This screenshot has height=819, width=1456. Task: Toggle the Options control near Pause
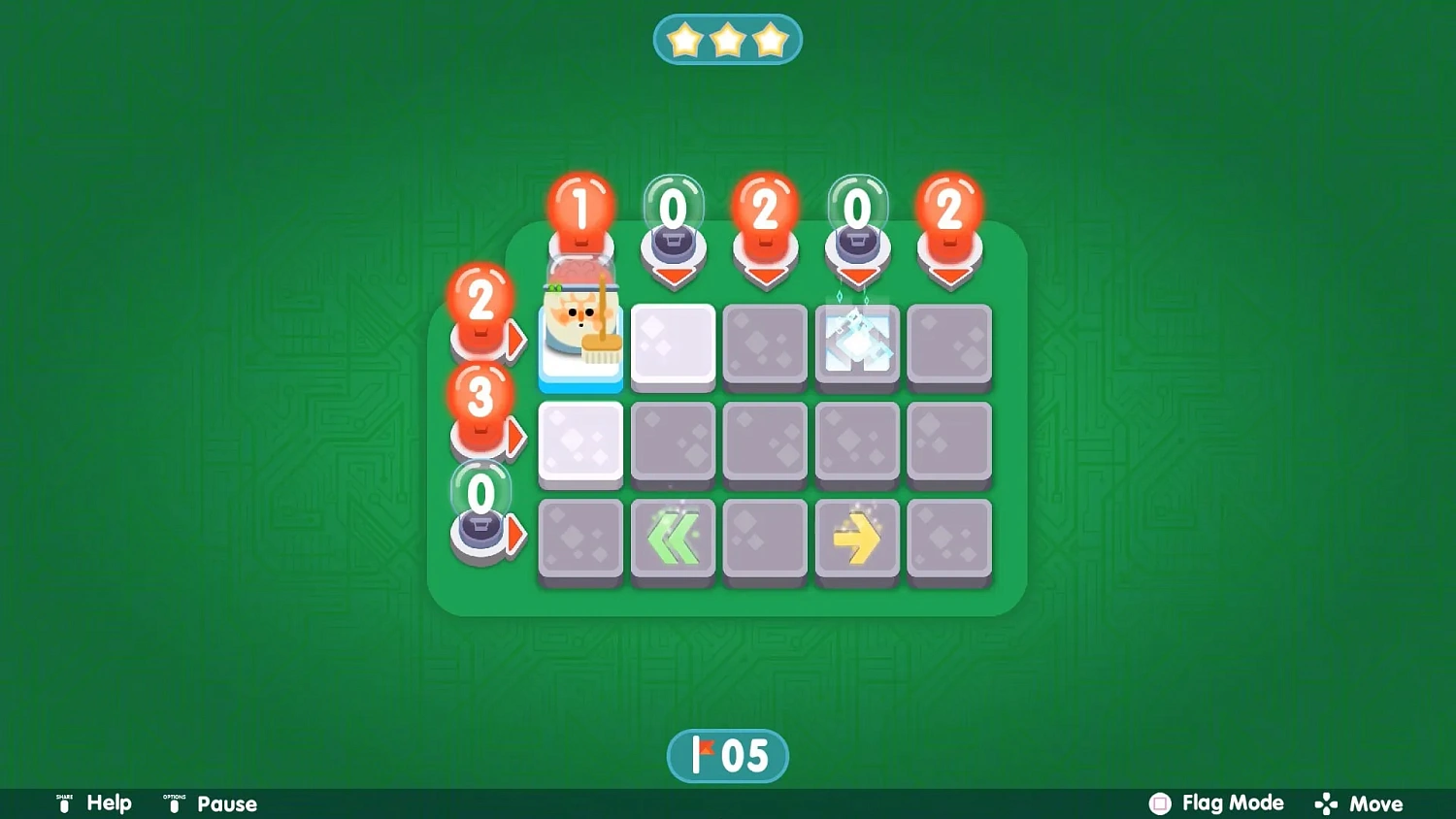[x=173, y=803]
